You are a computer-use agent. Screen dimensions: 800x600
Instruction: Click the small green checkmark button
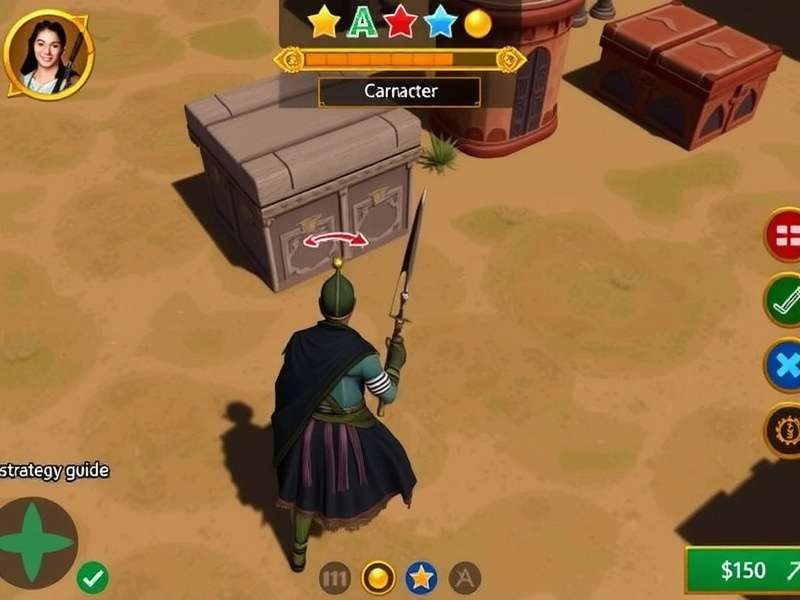93,577
